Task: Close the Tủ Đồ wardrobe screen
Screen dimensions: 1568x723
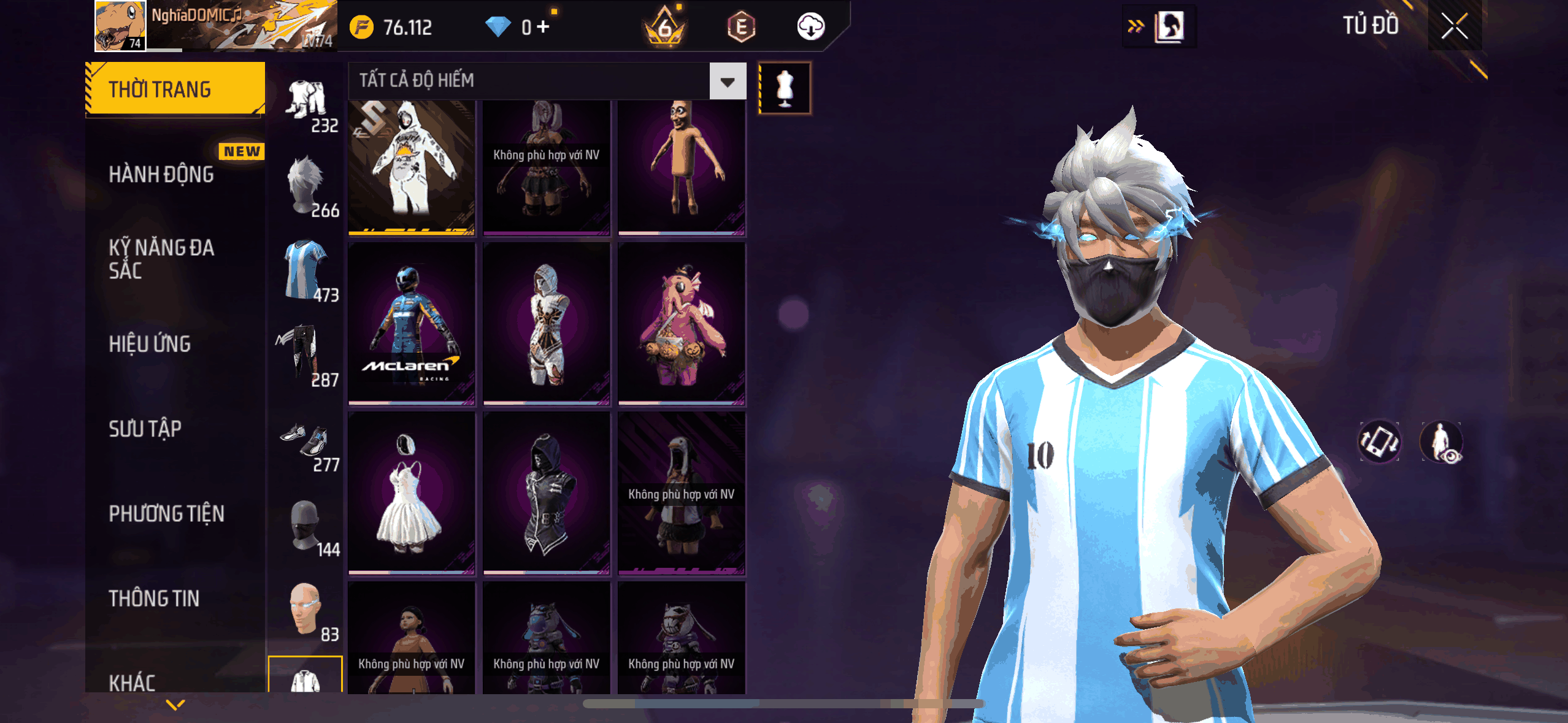Action: coord(1454,26)
